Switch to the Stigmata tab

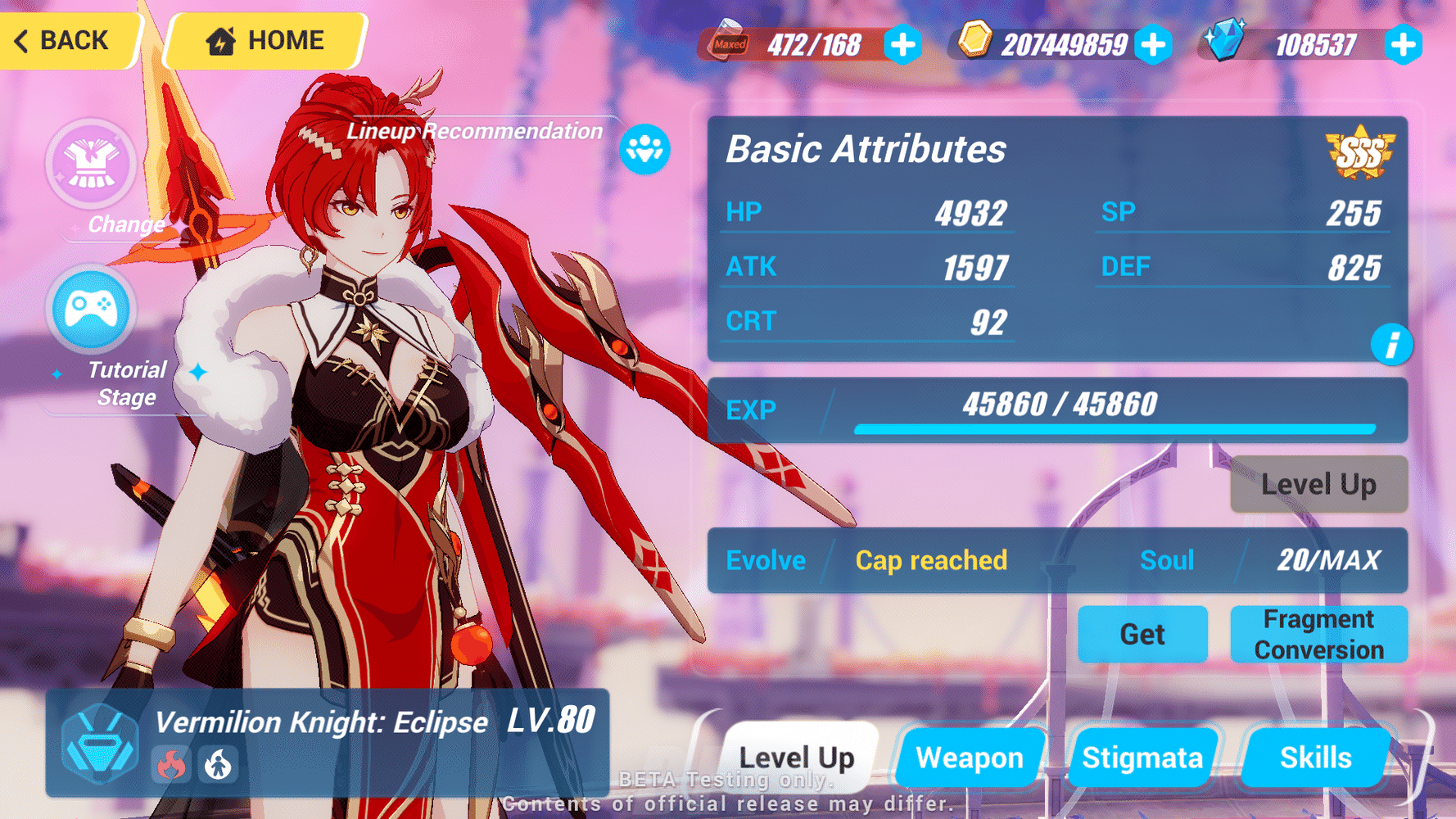tap(1143, 758)
